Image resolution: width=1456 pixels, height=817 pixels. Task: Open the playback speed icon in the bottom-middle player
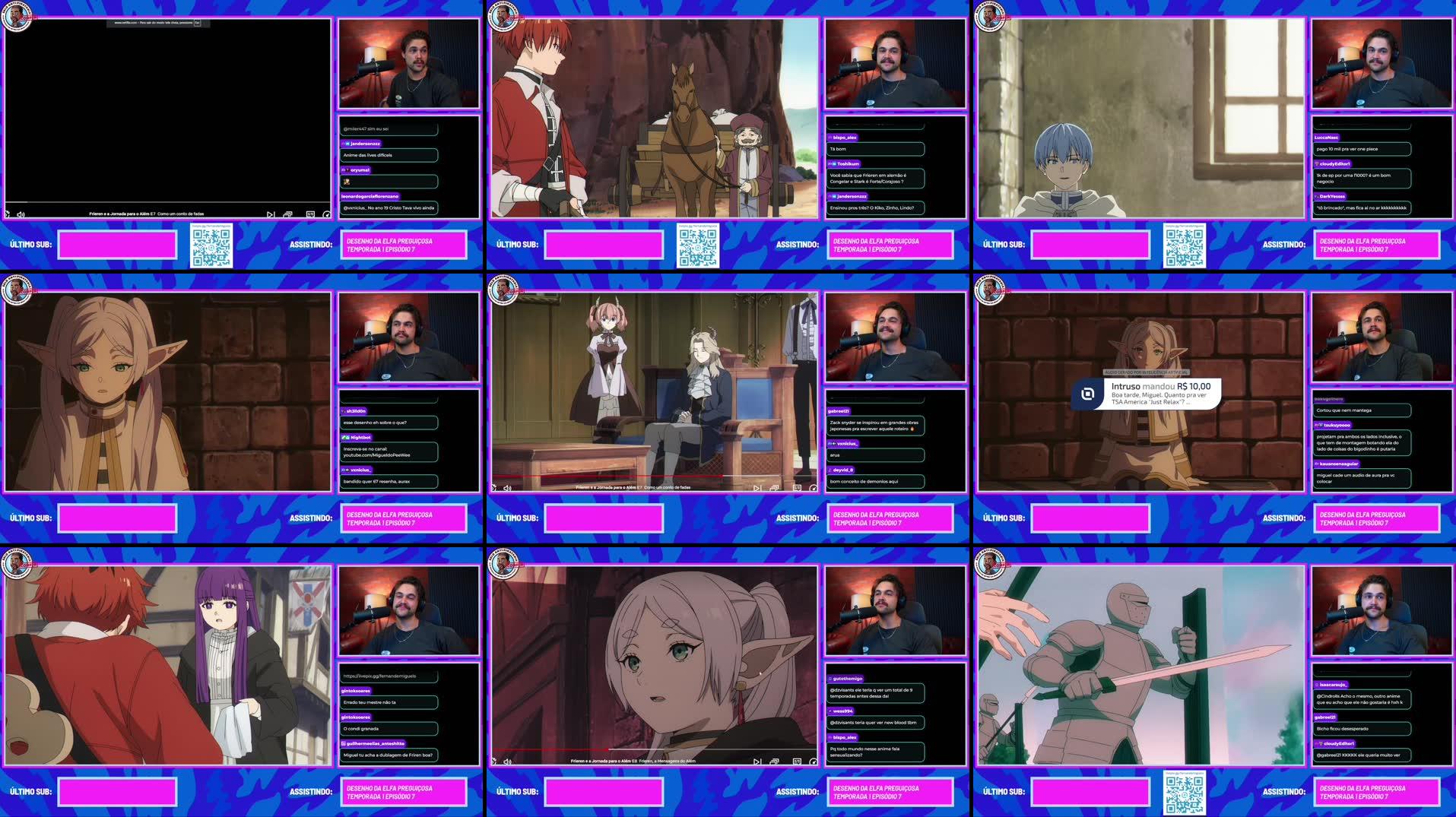point(814,760)
